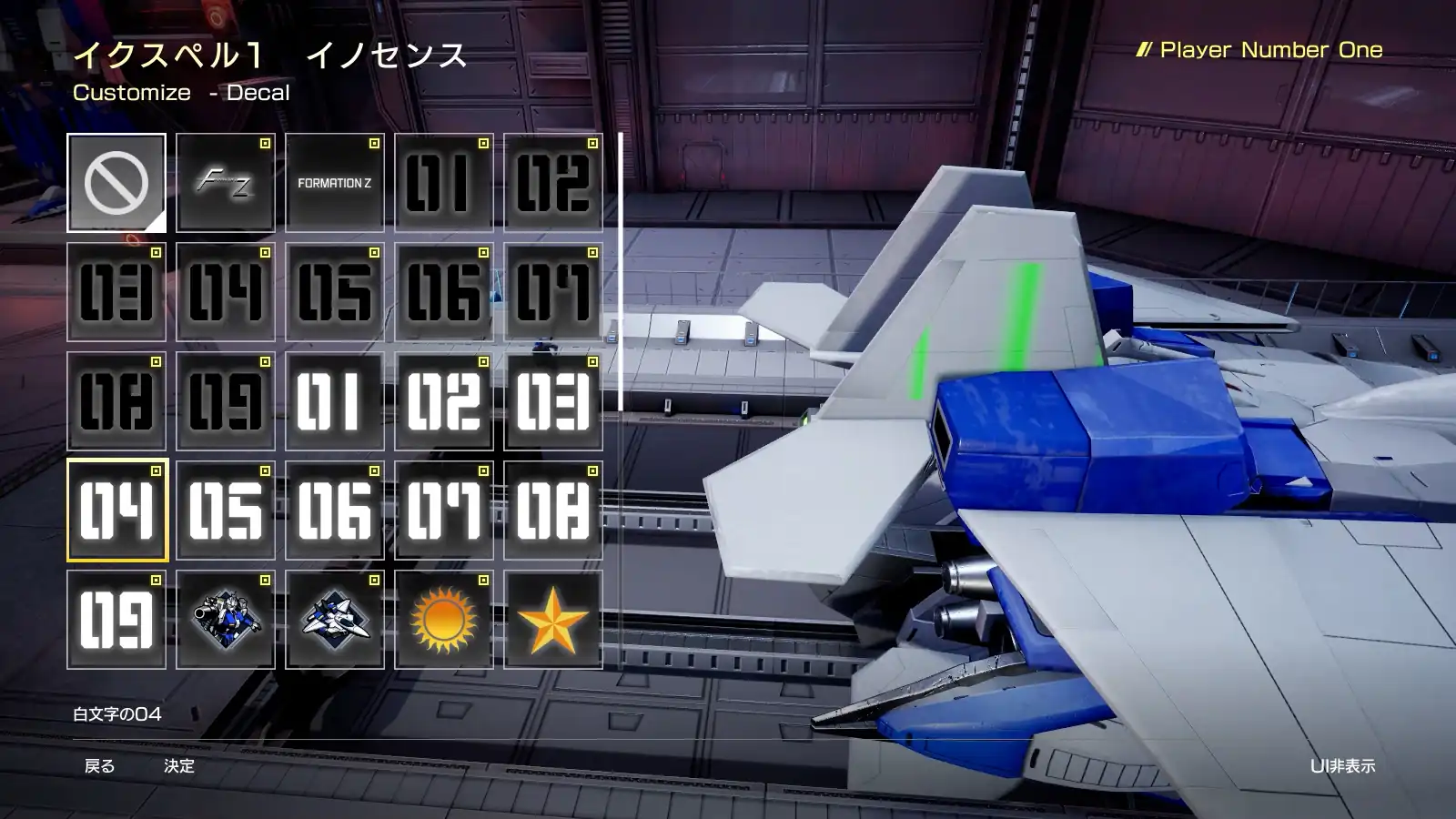Return to previous menu via 戻る

[100, 767]
